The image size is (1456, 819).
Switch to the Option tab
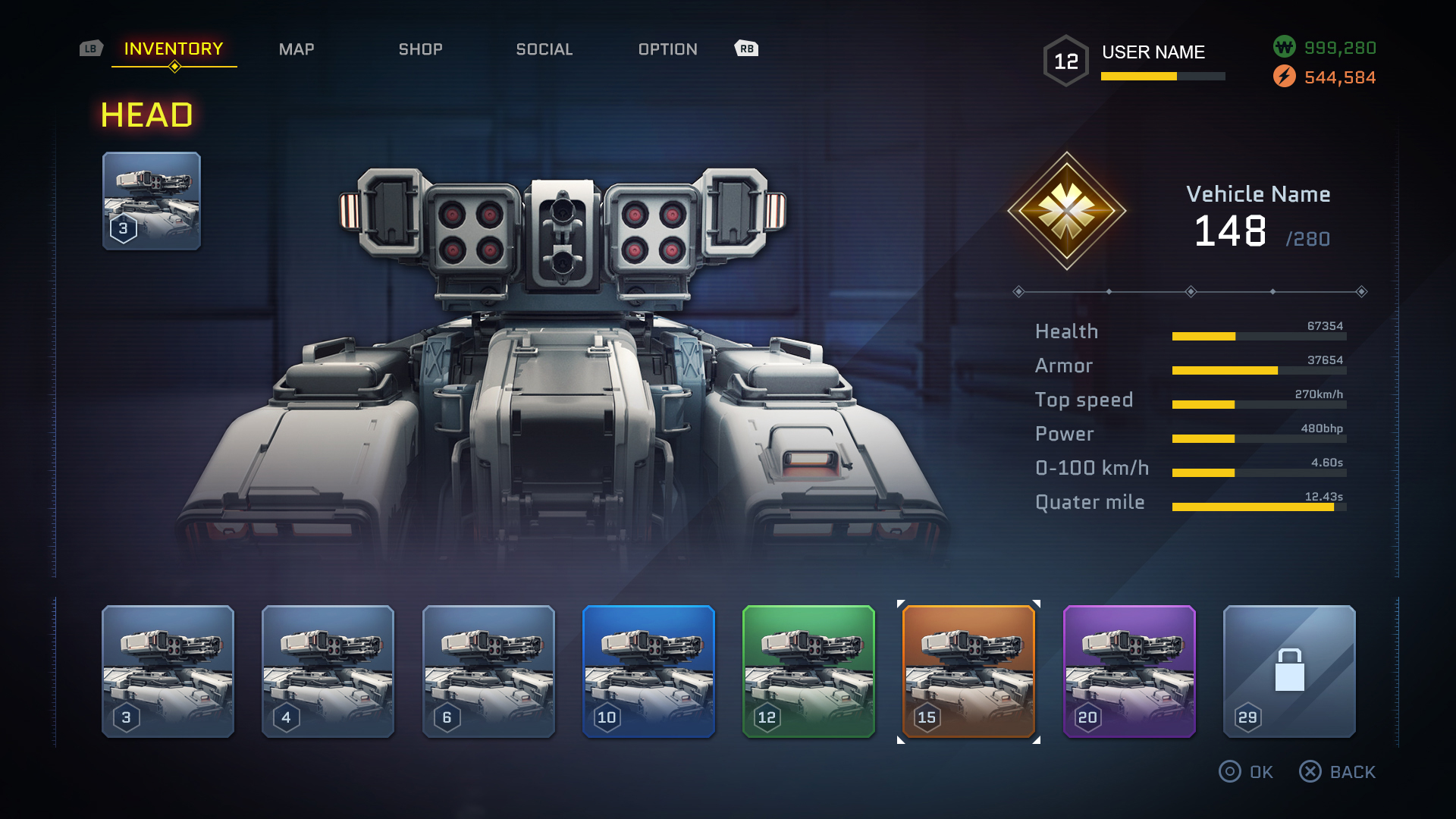tap(667, 49)
